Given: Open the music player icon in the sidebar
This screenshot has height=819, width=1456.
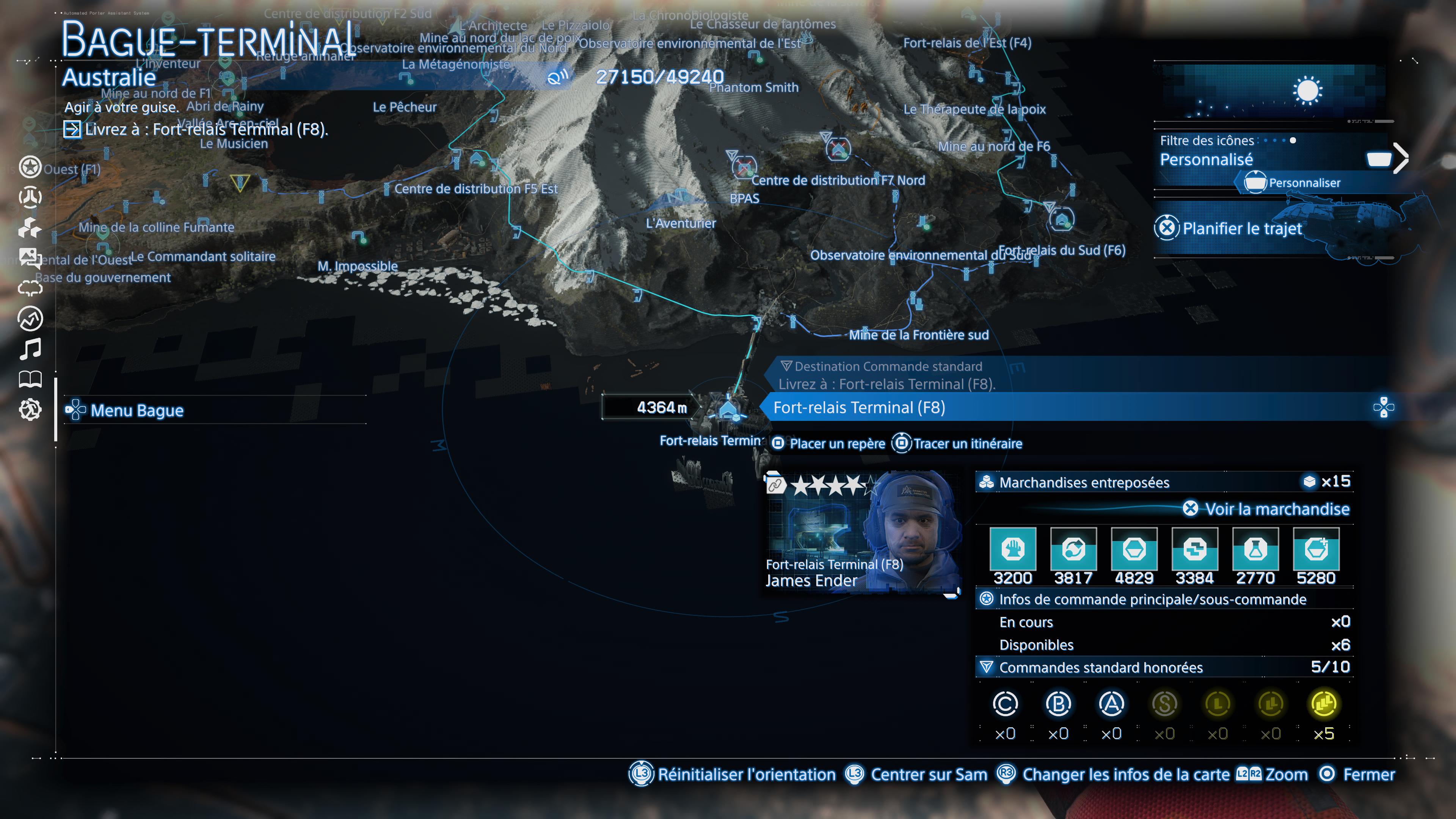Looking at the screenshot, I should (x=31, y=349).
